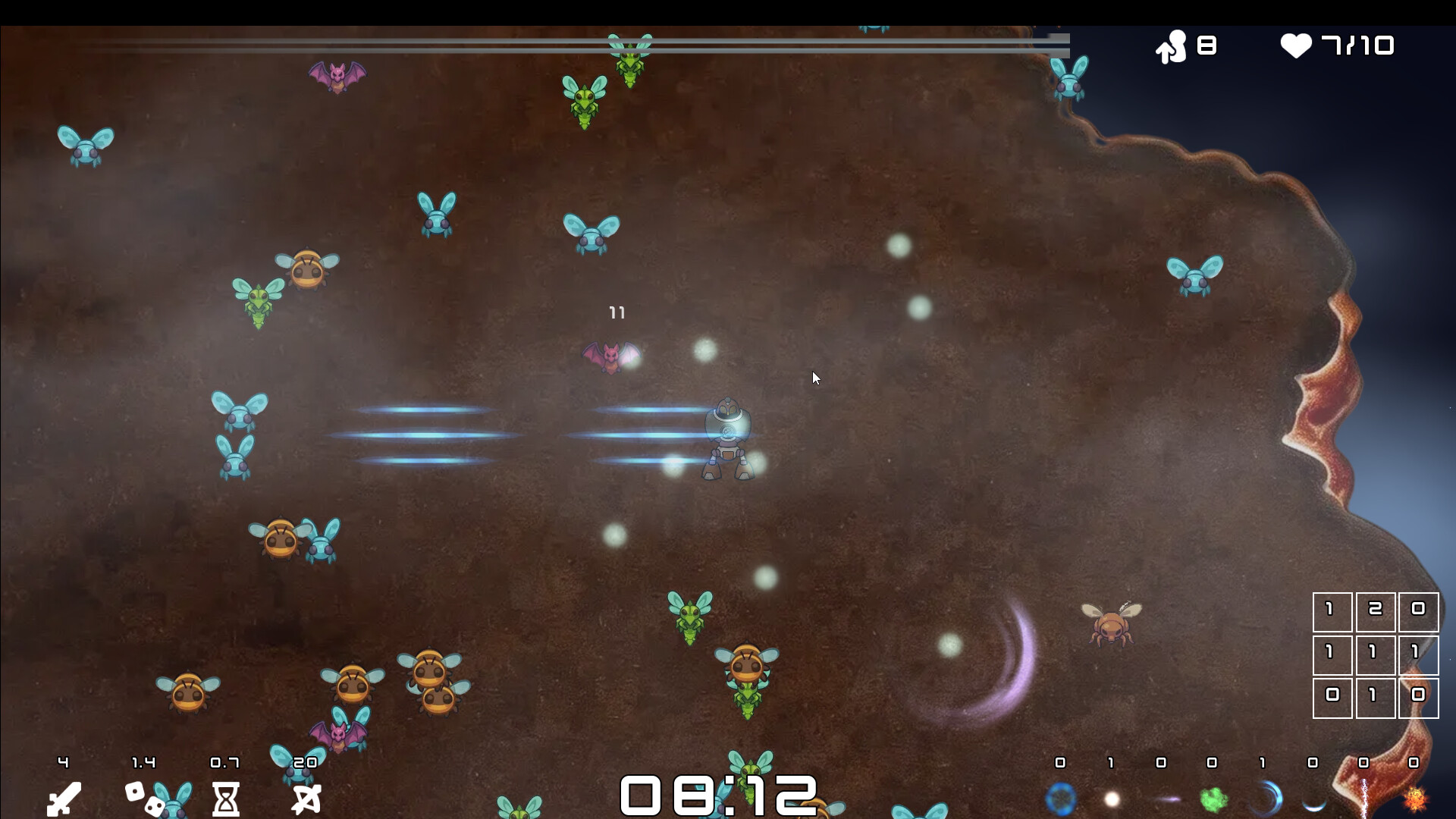Select the crossed bow projectile stat icon

pyautogui.click(x=307, y=799)
